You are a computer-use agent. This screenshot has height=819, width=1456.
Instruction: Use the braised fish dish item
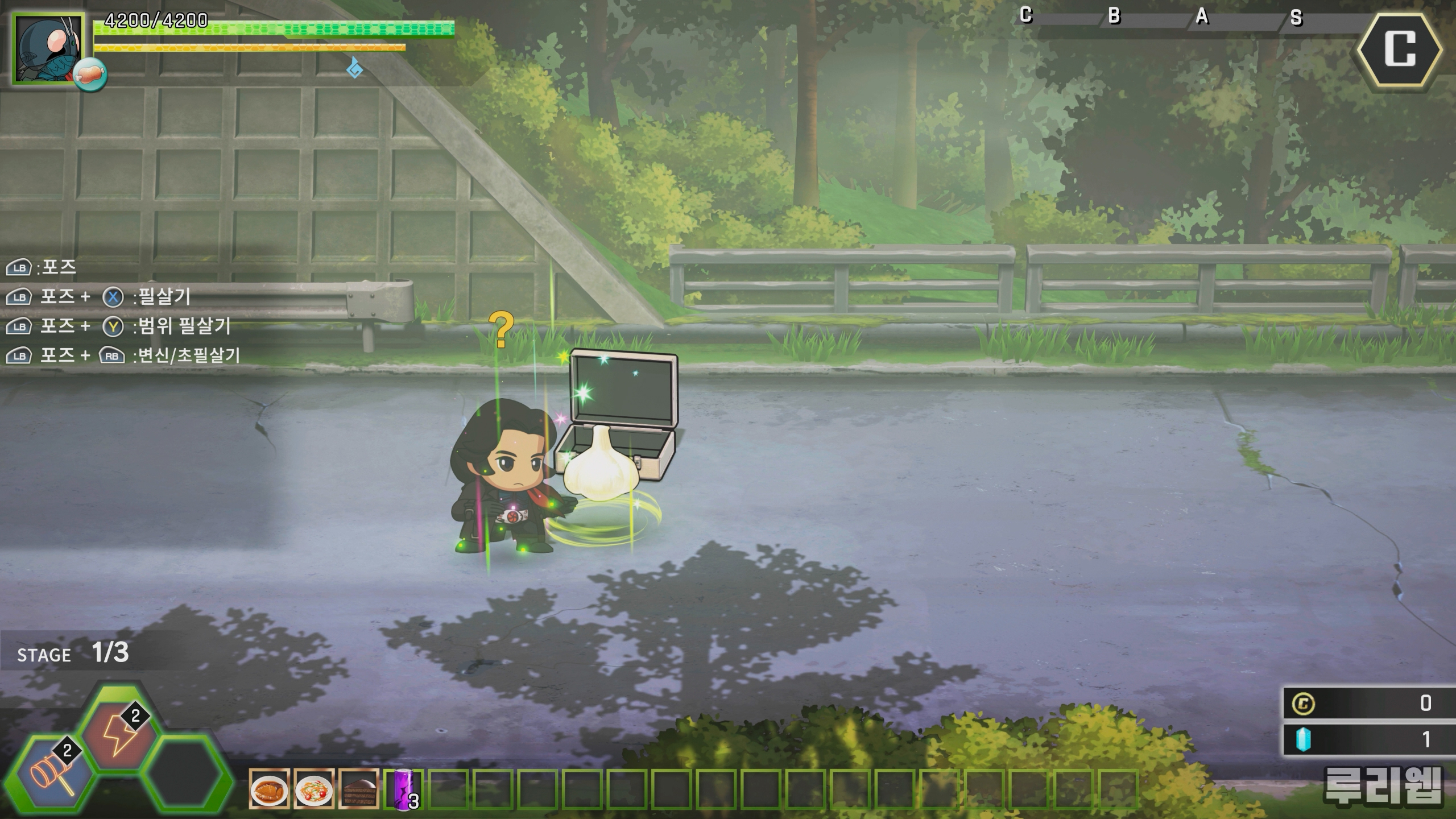(269, 789)
